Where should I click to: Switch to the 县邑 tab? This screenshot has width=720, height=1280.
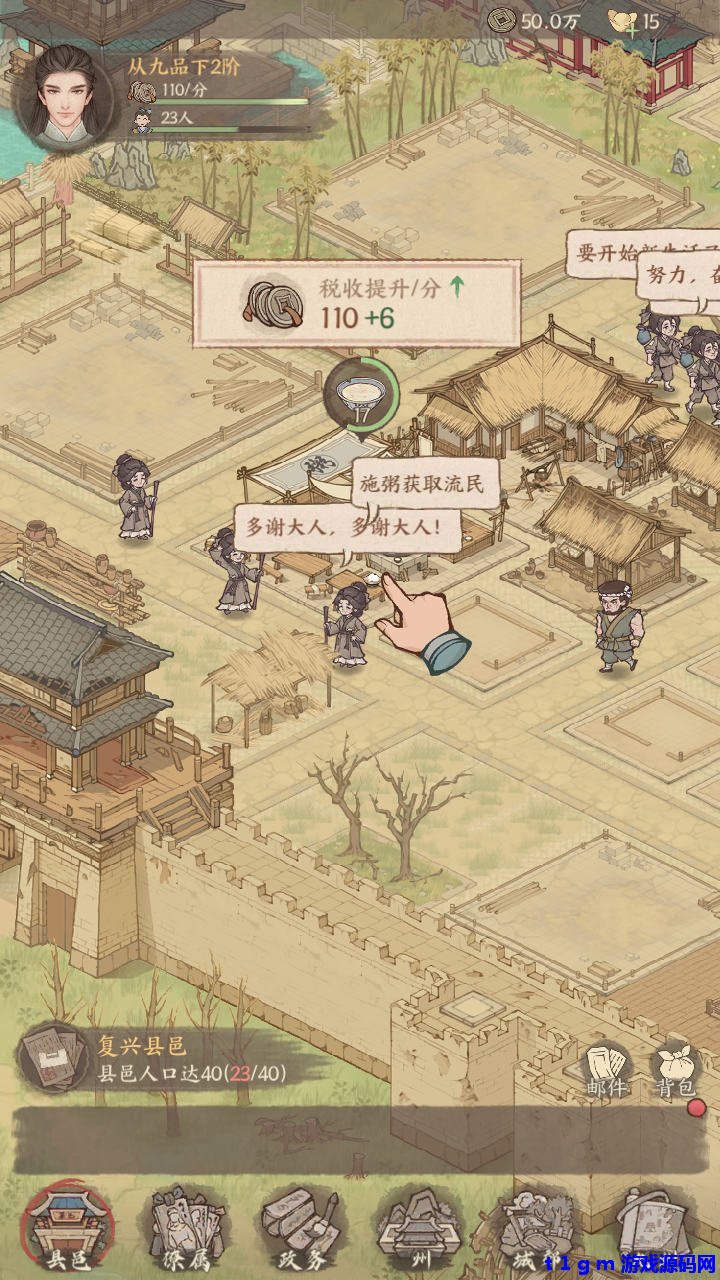tap(67, 1228)
